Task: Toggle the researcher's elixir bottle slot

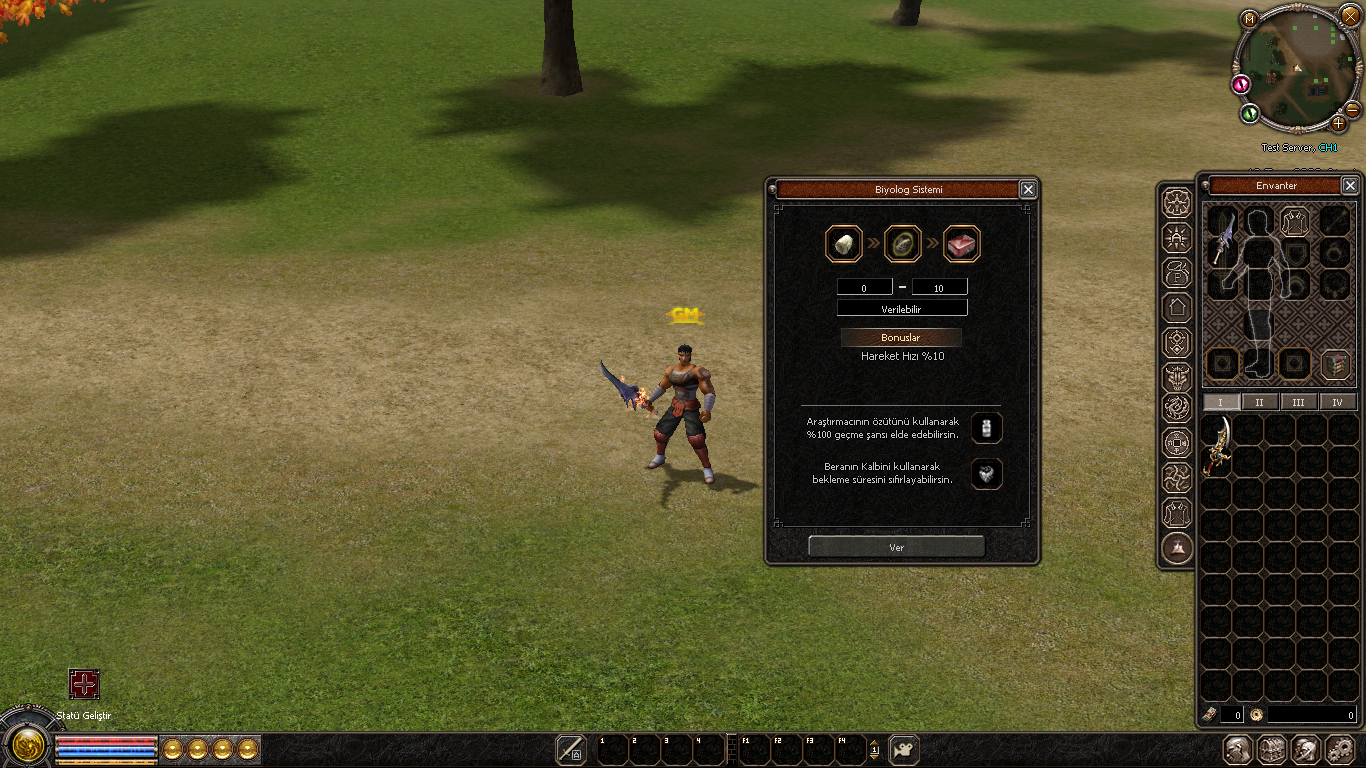Action: [987, 428]
